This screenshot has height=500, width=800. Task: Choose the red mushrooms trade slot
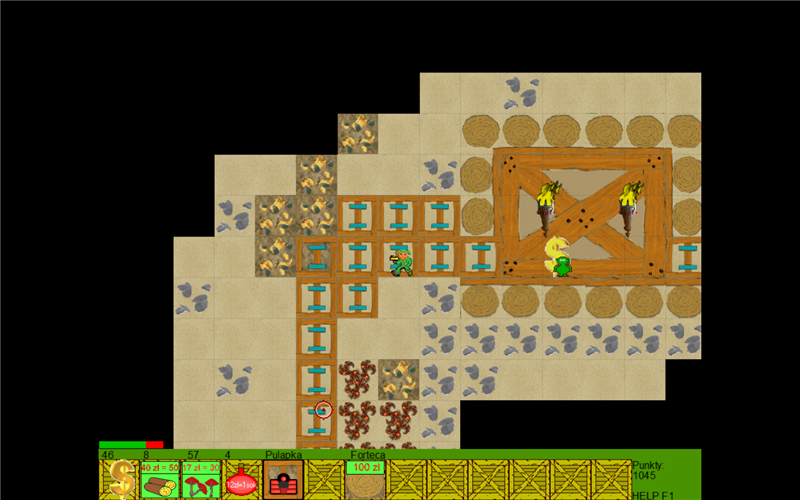(x=201, y=481)
